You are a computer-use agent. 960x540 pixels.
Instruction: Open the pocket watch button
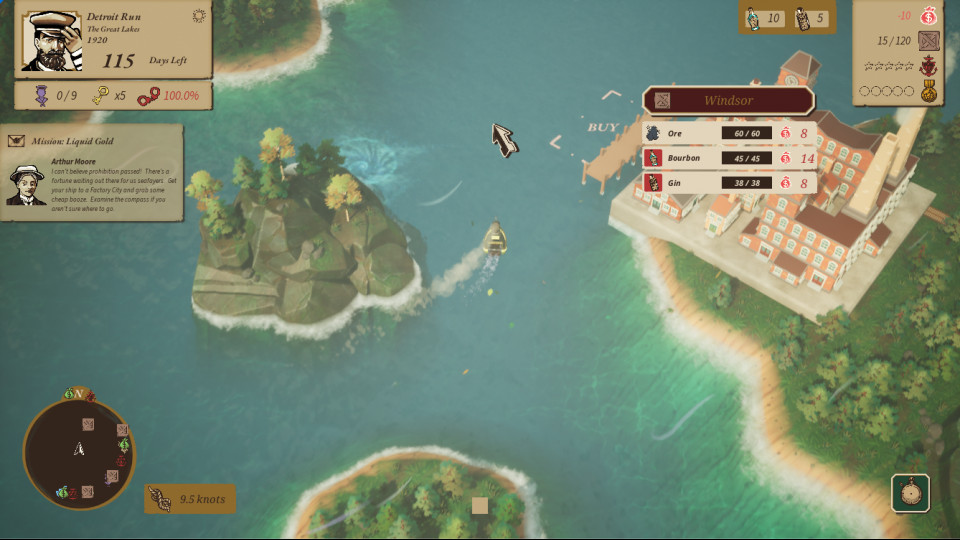tap(910, 492)
